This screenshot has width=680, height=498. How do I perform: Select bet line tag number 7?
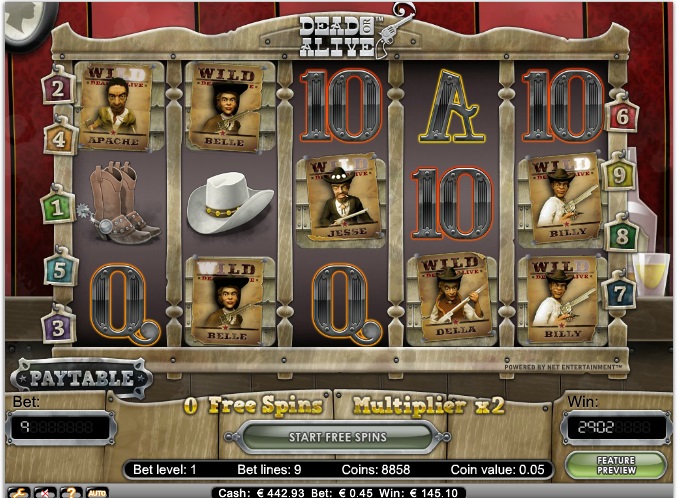(620, 293)
